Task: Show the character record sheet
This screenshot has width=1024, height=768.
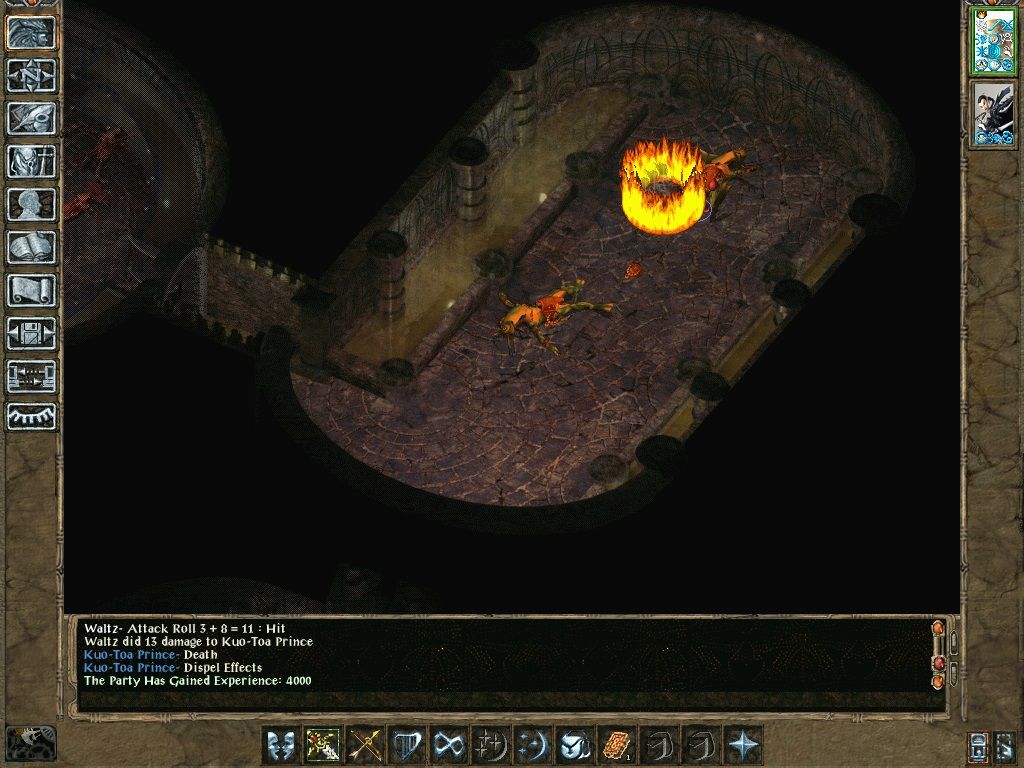Action: (x=32, y=204)
